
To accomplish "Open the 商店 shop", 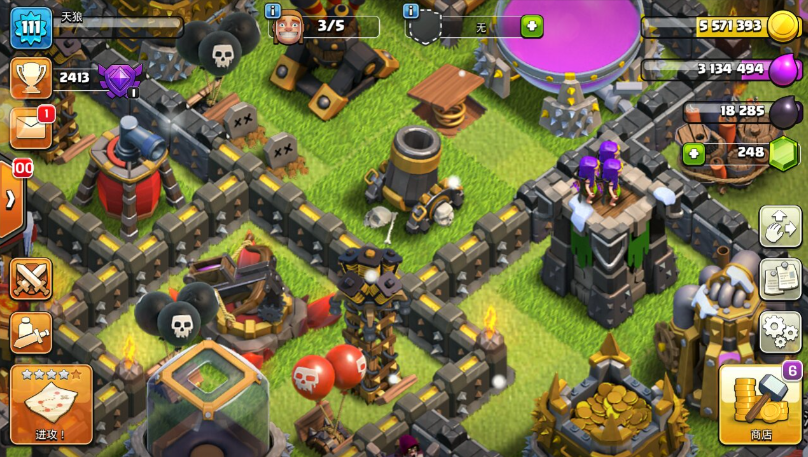I will click(760, 404).
